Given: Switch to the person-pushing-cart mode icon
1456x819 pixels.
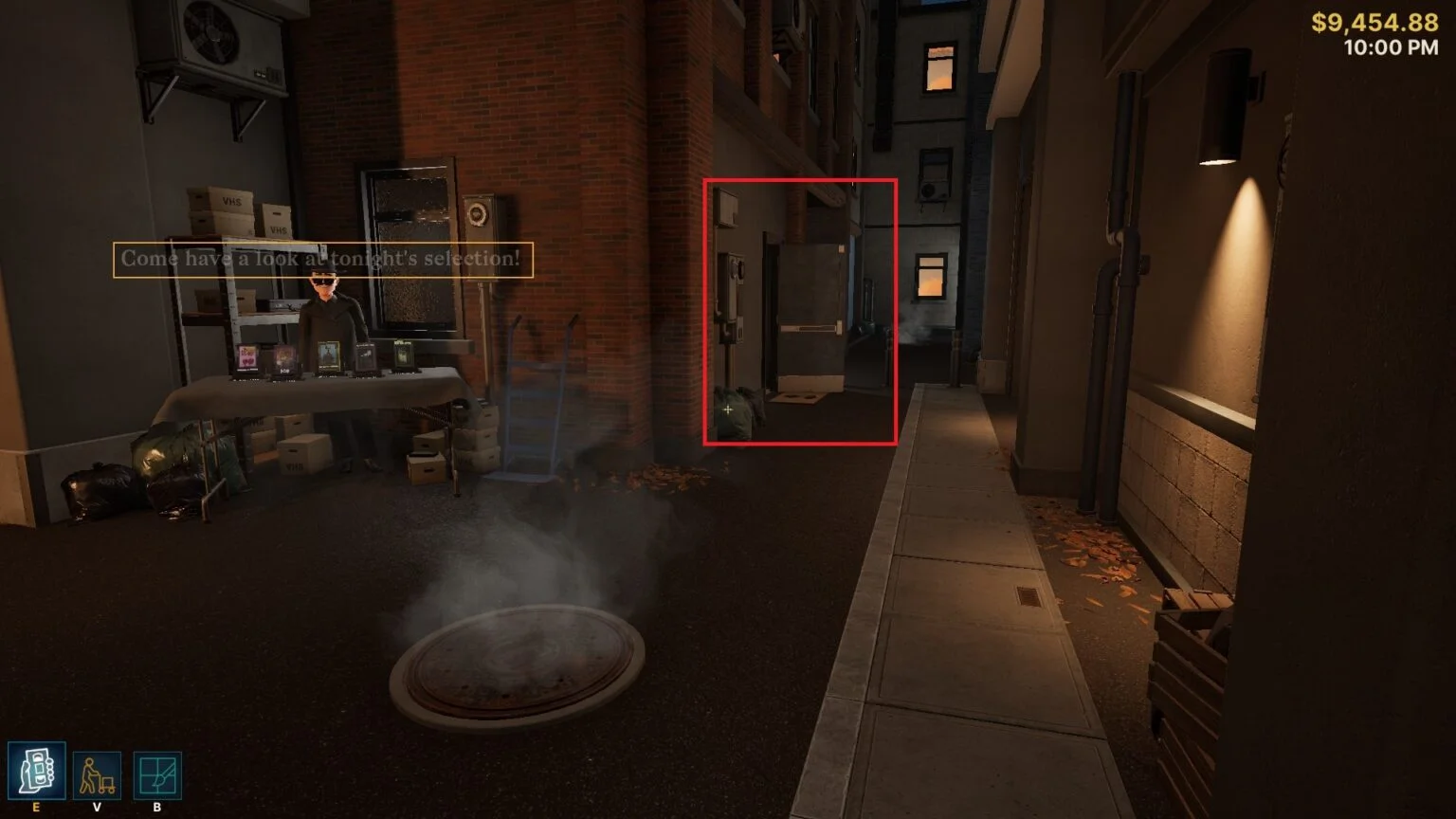Looking at the screenshot, I should pos(97,775).
